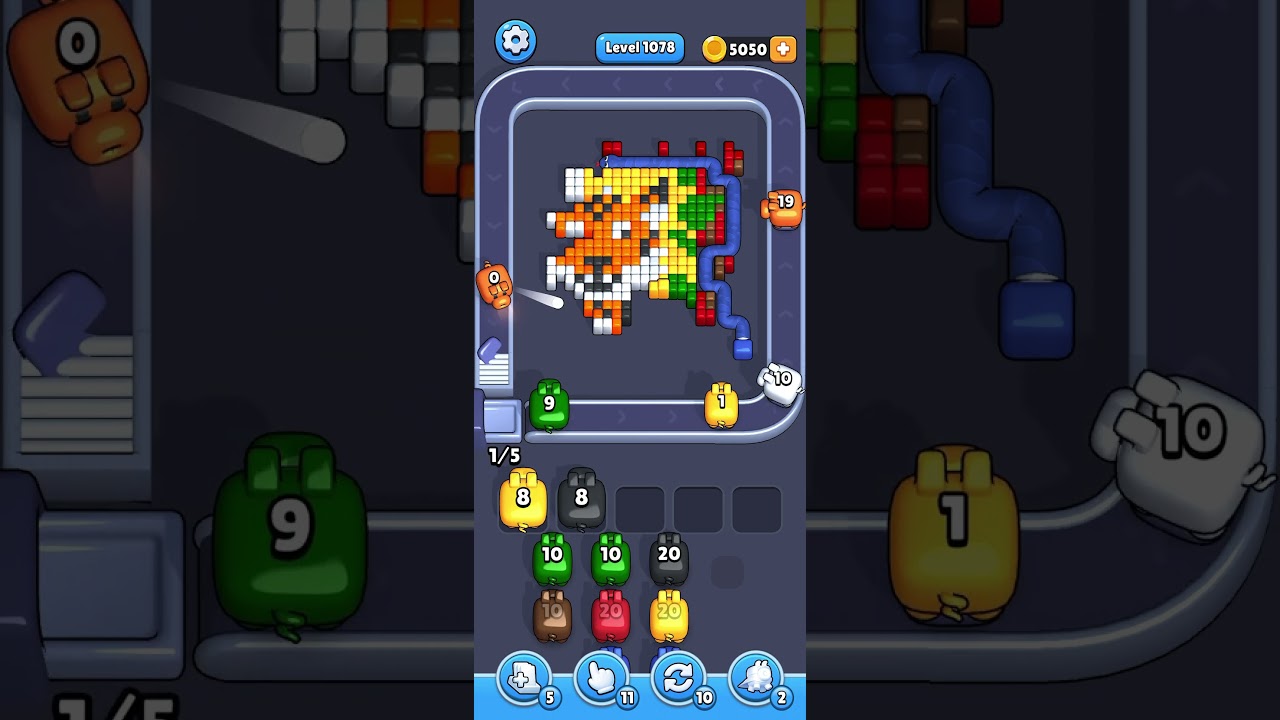The image size is (1280, 720).
Task: Pick the black 20 shooter from queue
Action: coord(669,560)
